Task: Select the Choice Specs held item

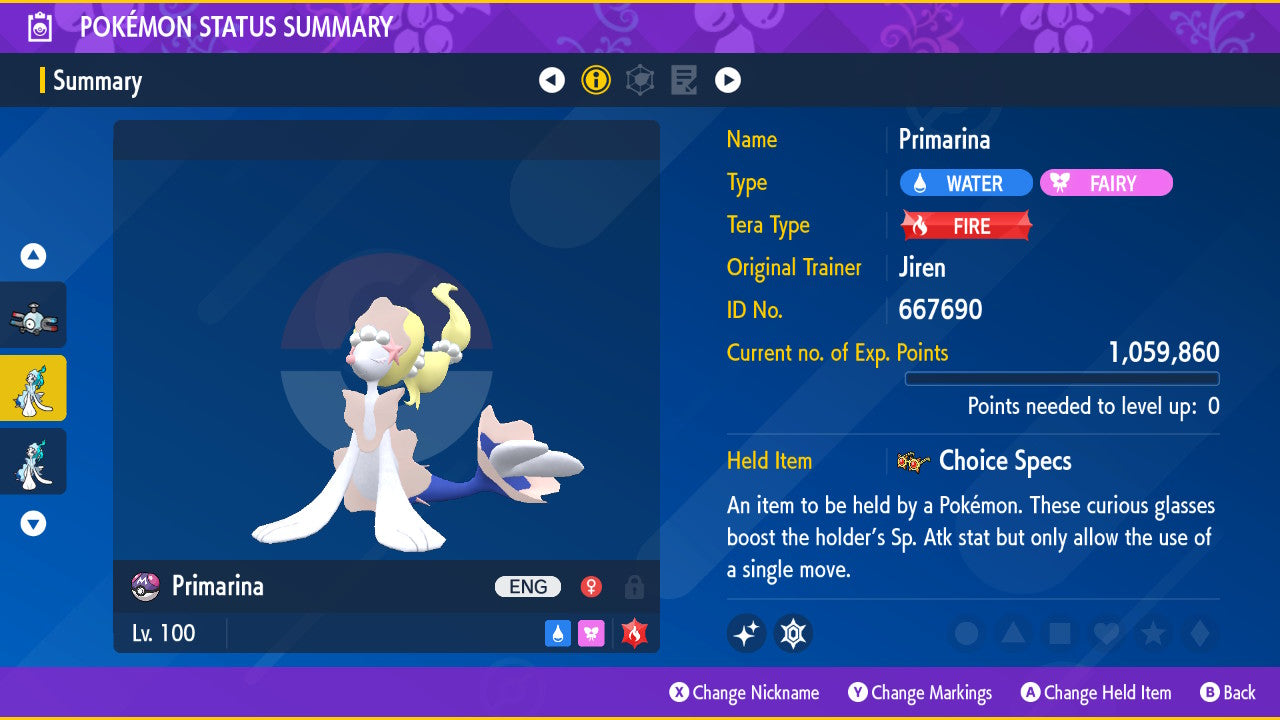Action: coord(1004,461)
